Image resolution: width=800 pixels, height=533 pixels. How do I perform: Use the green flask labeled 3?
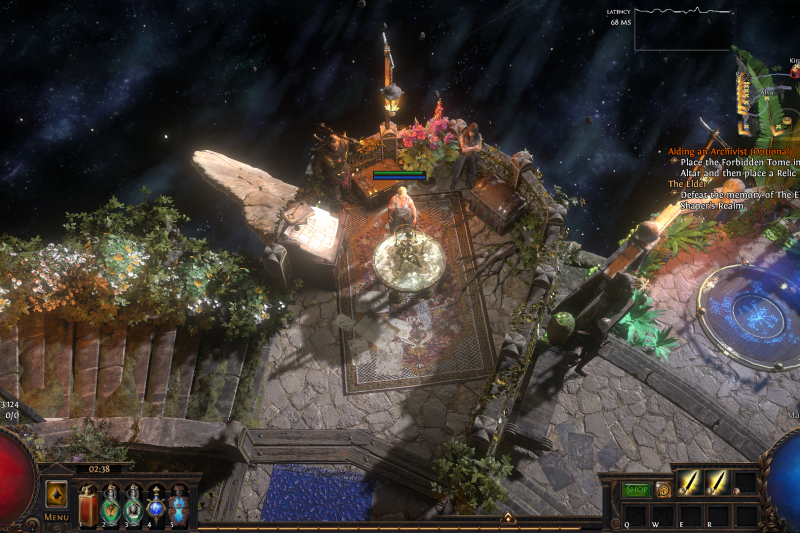[x=133, y=504]
